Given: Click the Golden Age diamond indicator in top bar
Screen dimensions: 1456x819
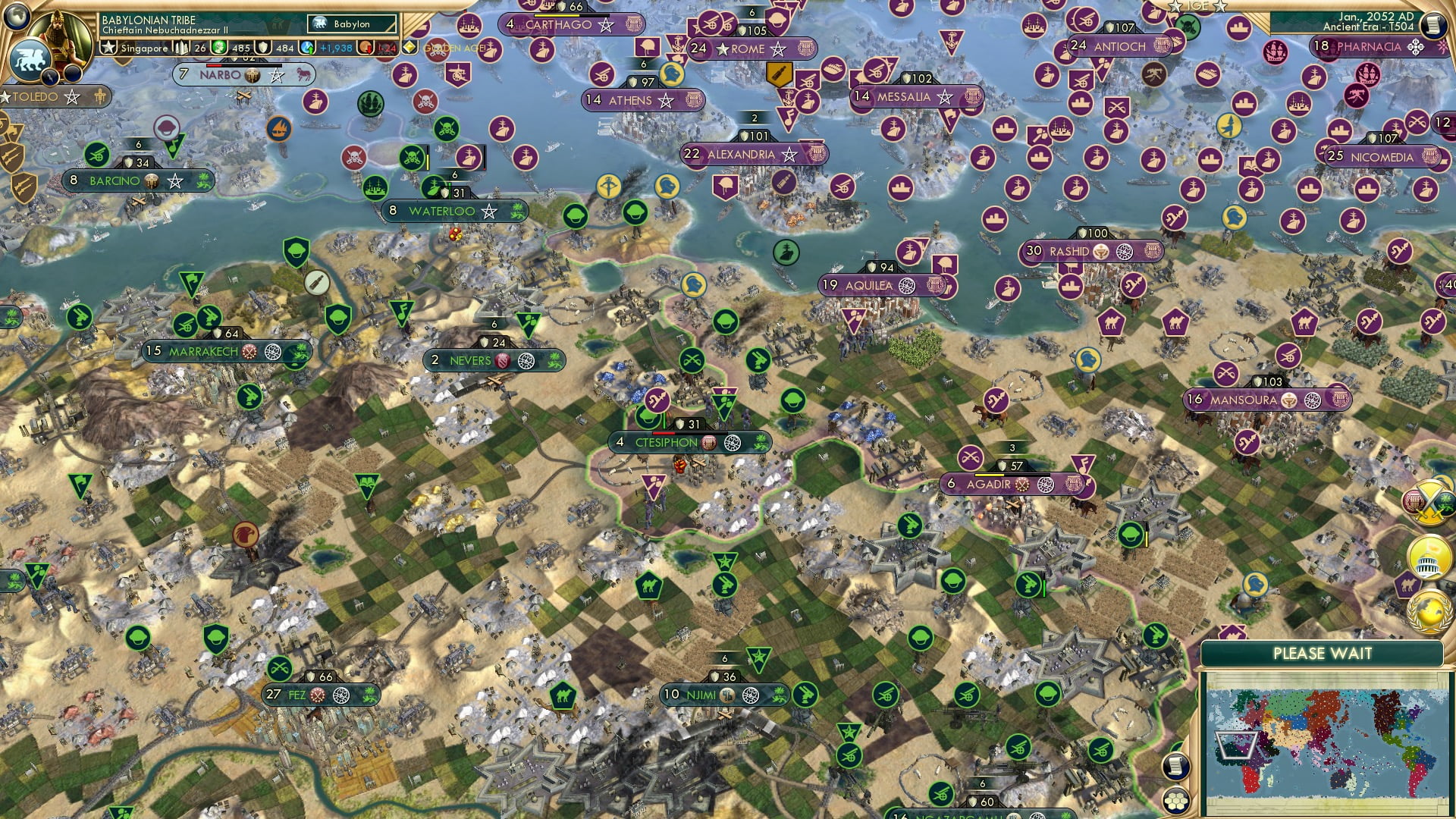Looking at the screenshot, I should [x=410, y=47].
